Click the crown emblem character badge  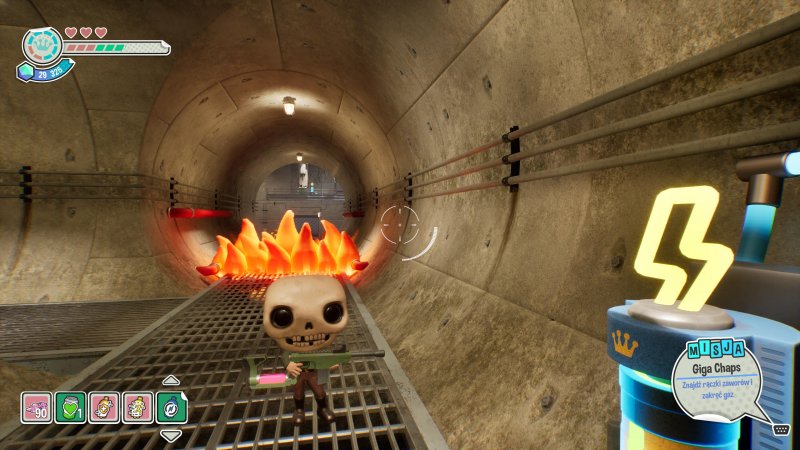[43, 45]
